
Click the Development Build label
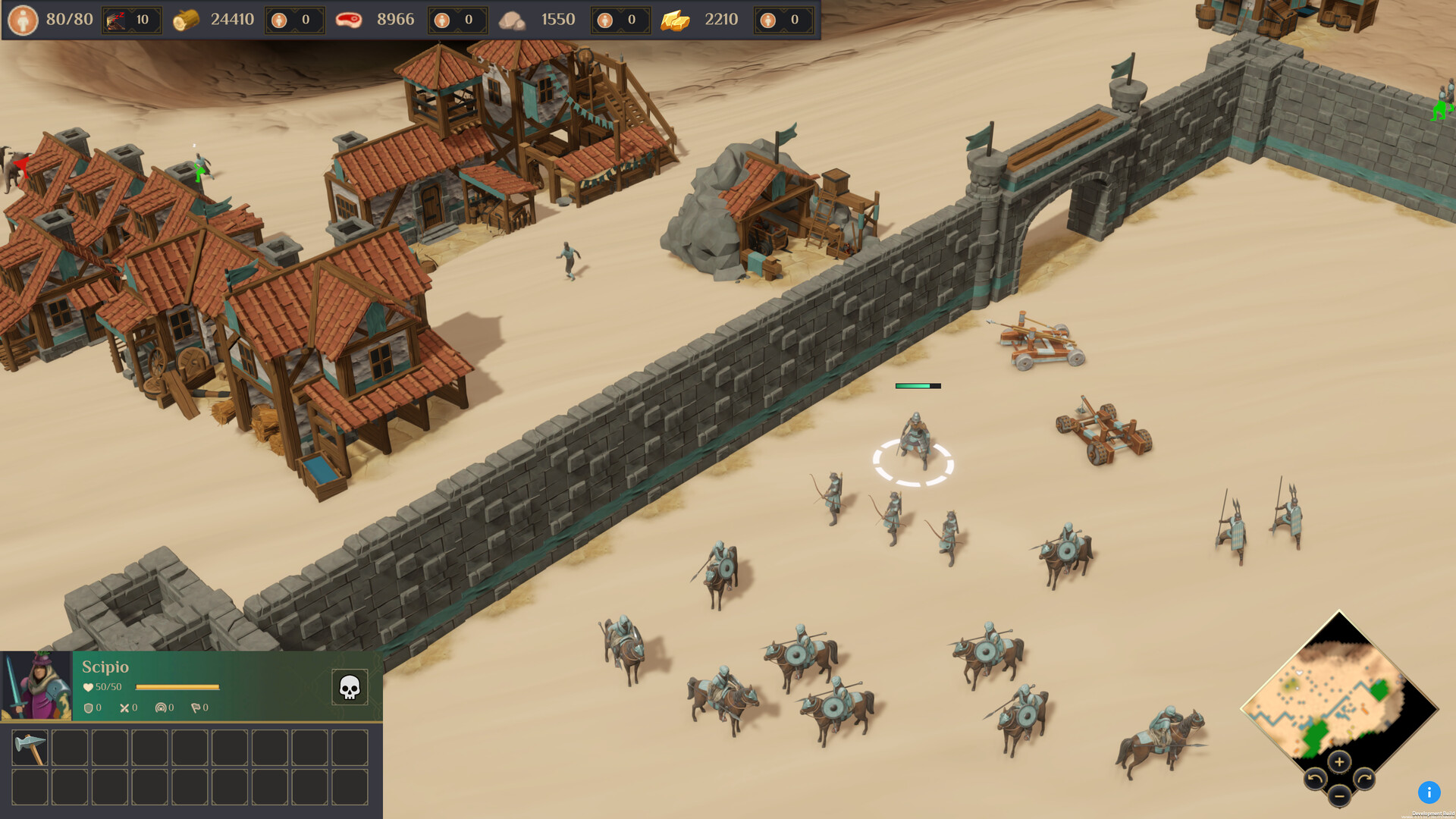1432,813
